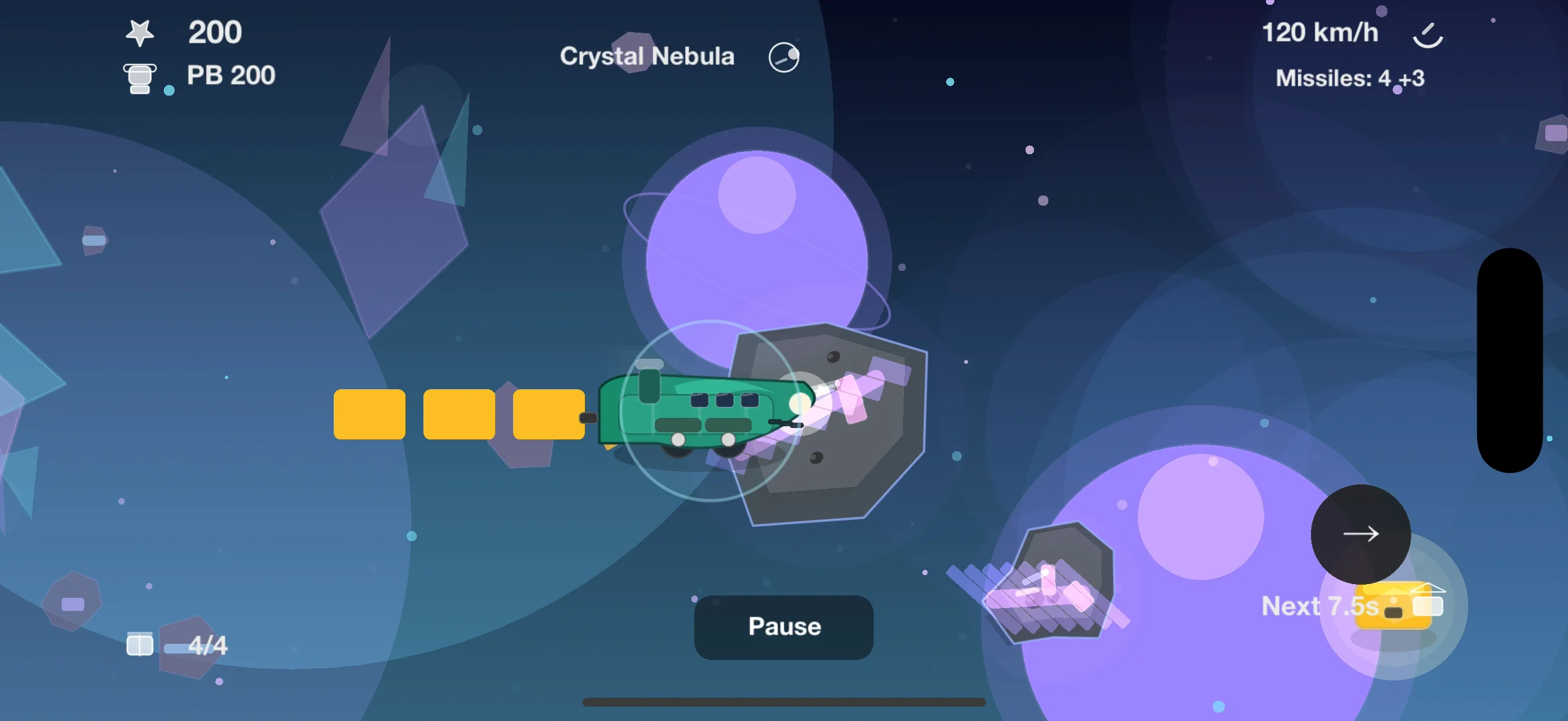Screen dimensions: 1568x721
Task: Tap the score value 200
Action: click(214, 32)
